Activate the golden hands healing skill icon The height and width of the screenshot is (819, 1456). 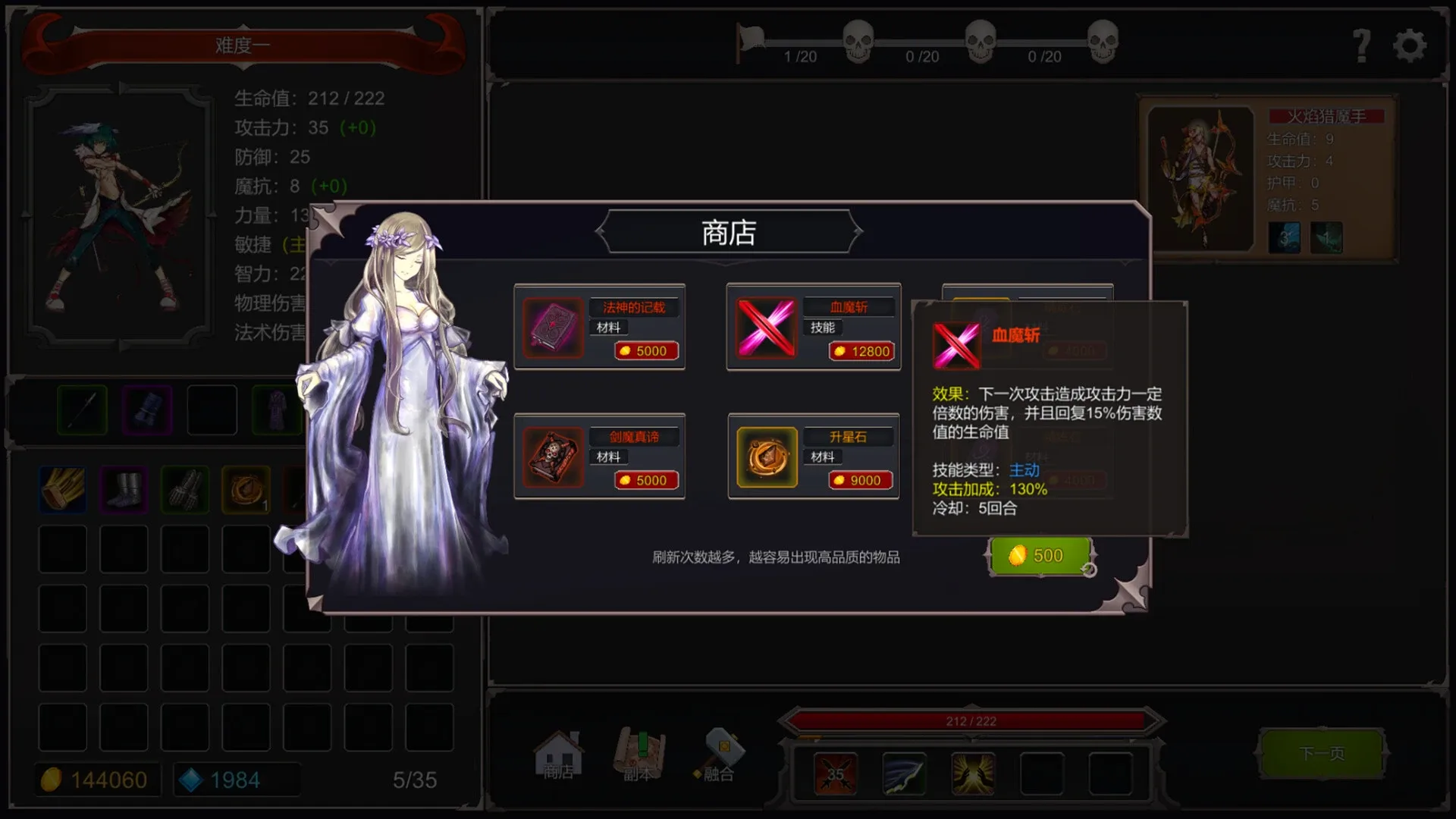pyautogui.click(x=971, y=773)
